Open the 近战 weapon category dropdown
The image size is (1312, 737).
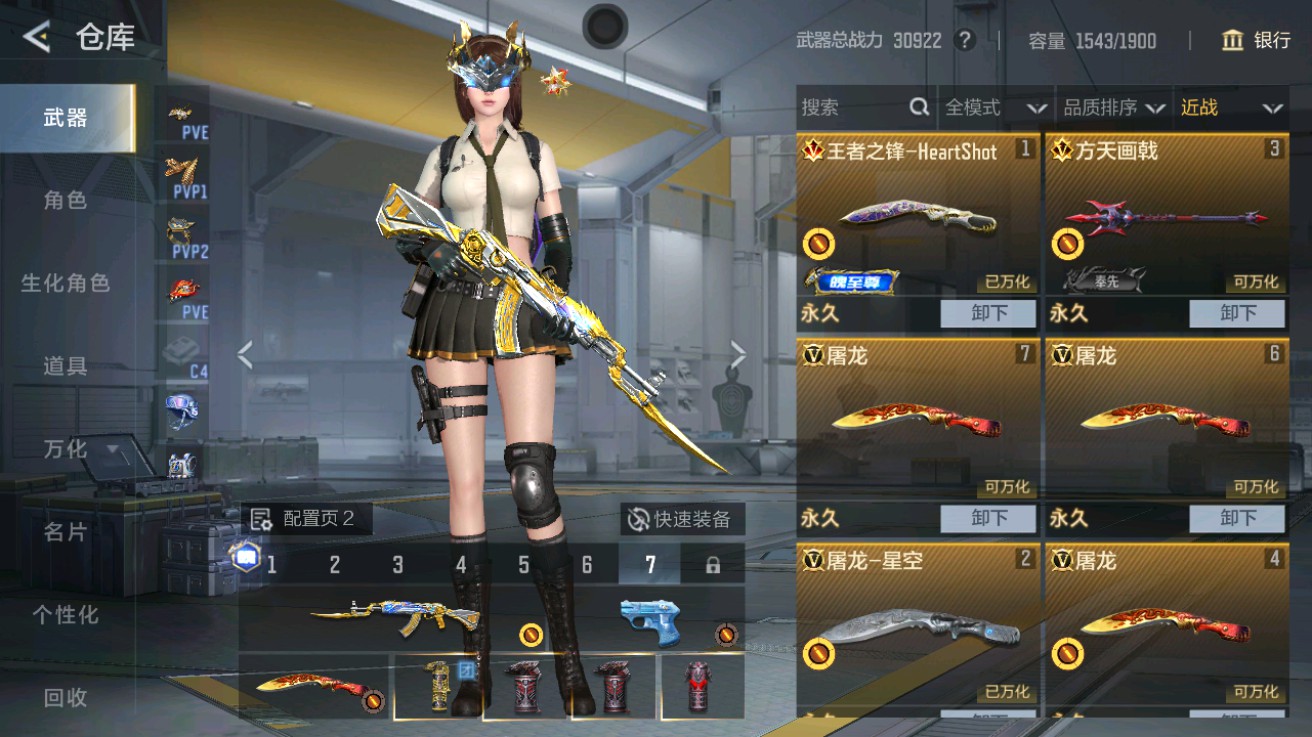point(1227,107)
